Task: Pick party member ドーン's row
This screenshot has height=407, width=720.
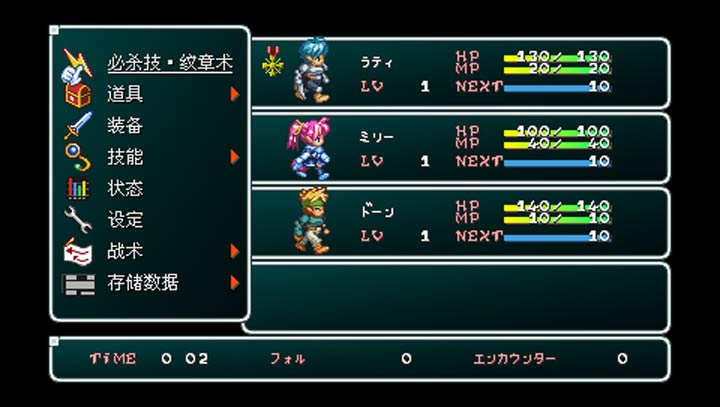Action: coord(456,223)
